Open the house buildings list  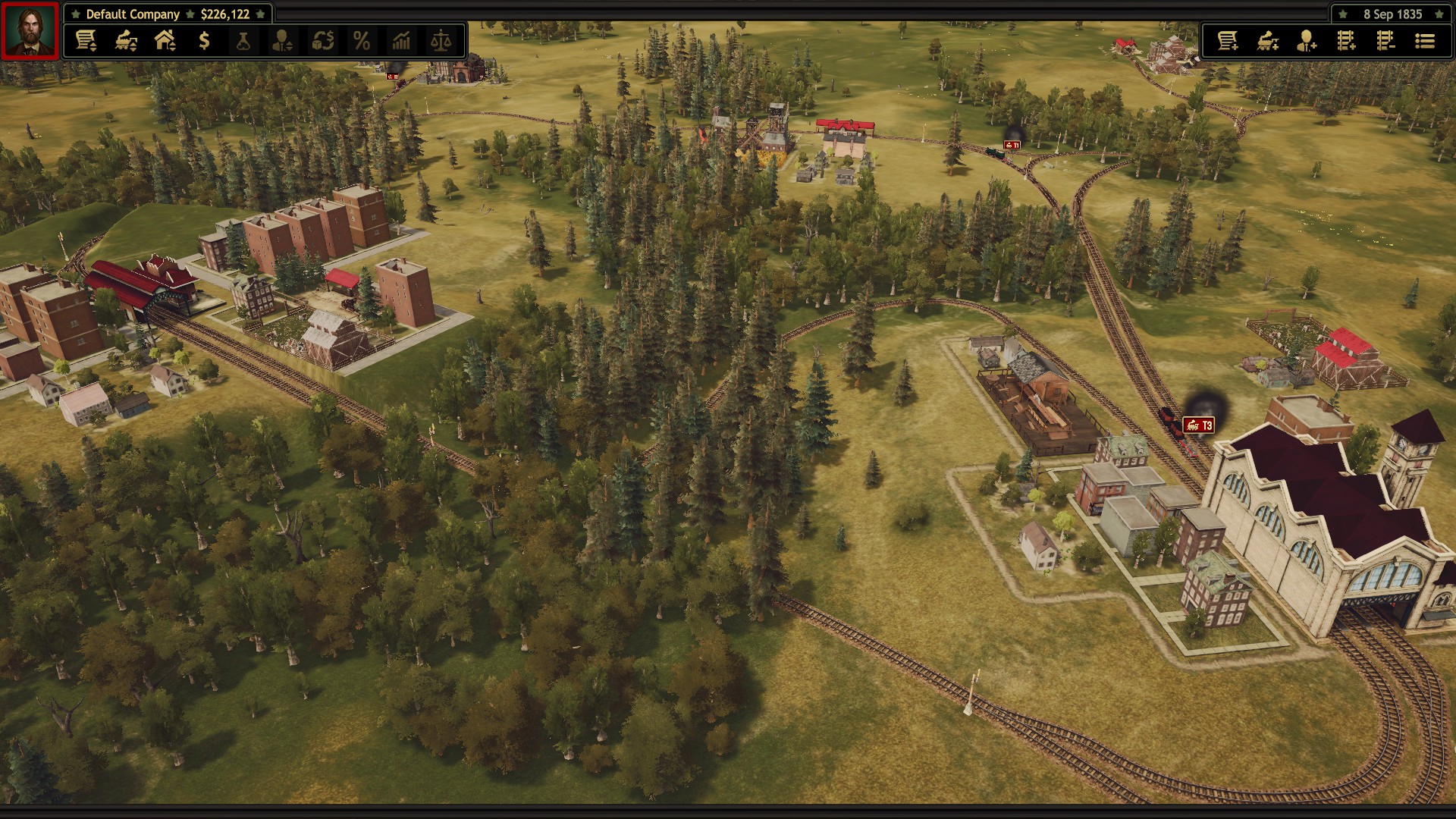coord(165,41)
